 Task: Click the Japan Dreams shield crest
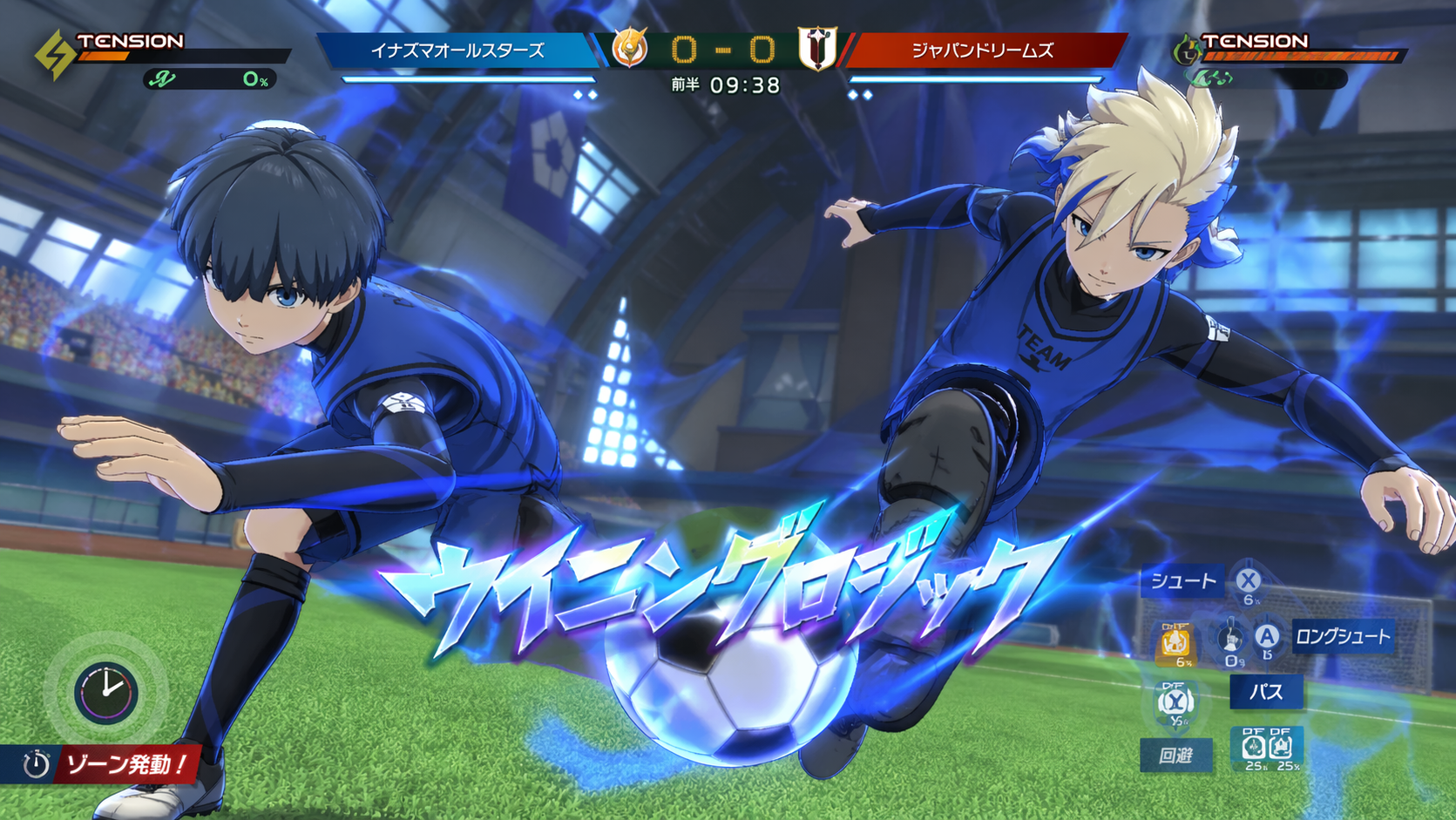pos(816,49)
